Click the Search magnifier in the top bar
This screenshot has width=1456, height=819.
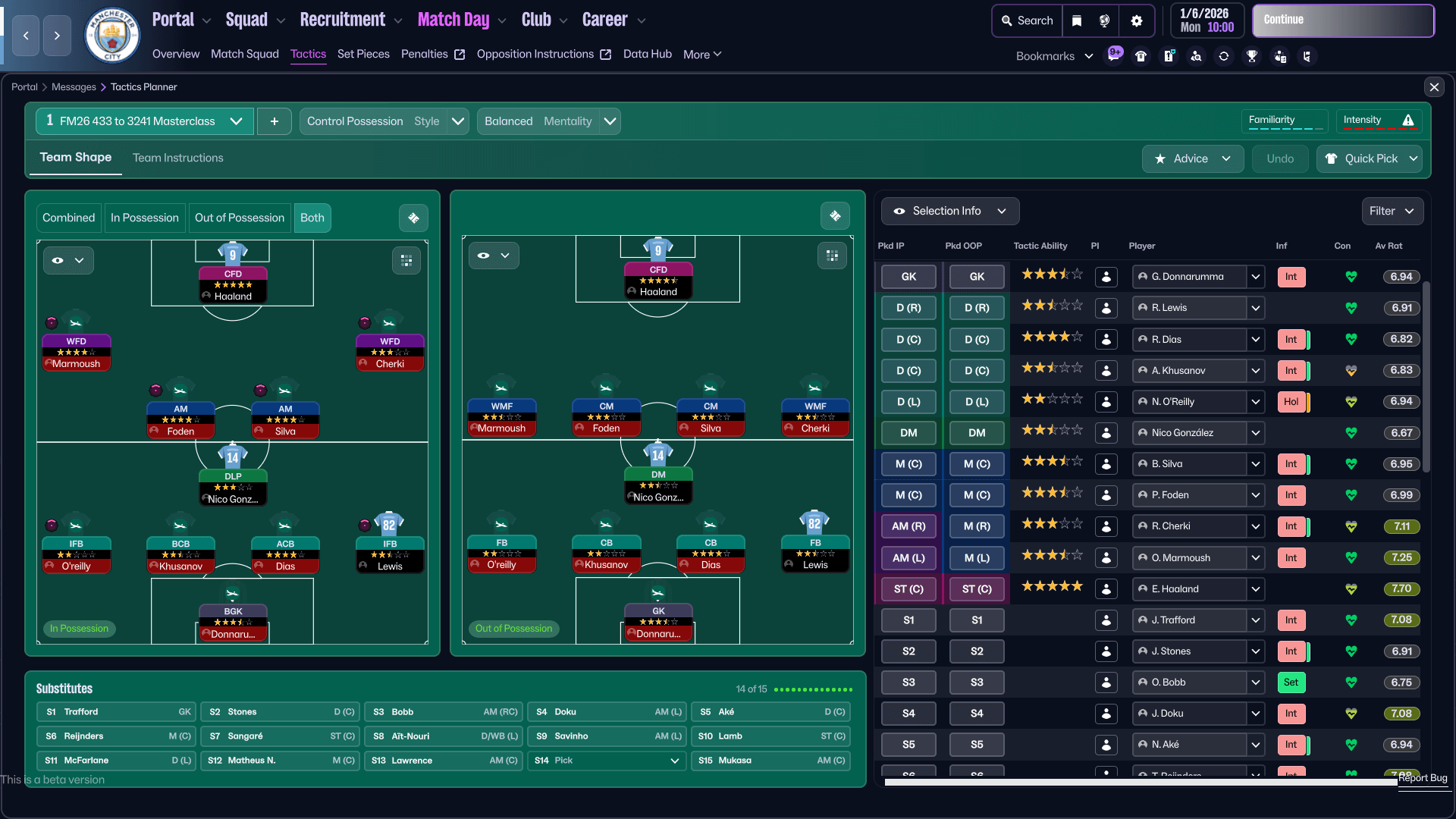pyautogui.click(x=1027, y=20)
